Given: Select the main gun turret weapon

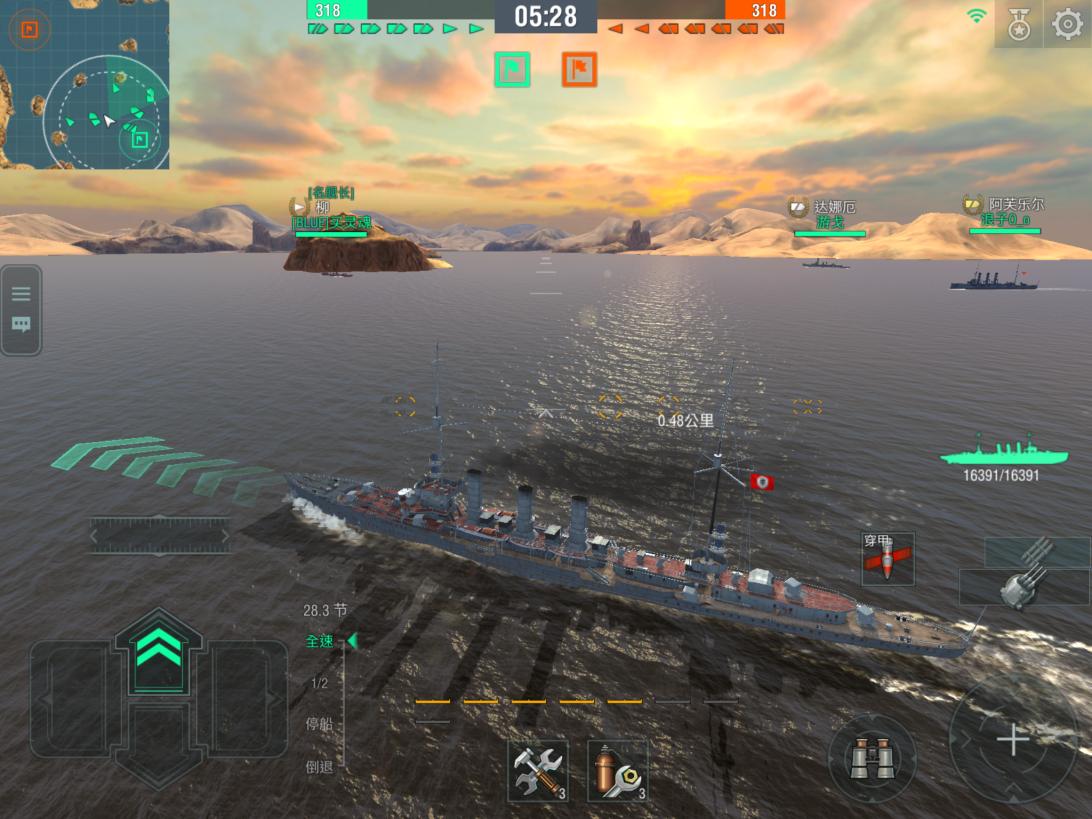Looking at the screenshot, I should coord(1025,576).
